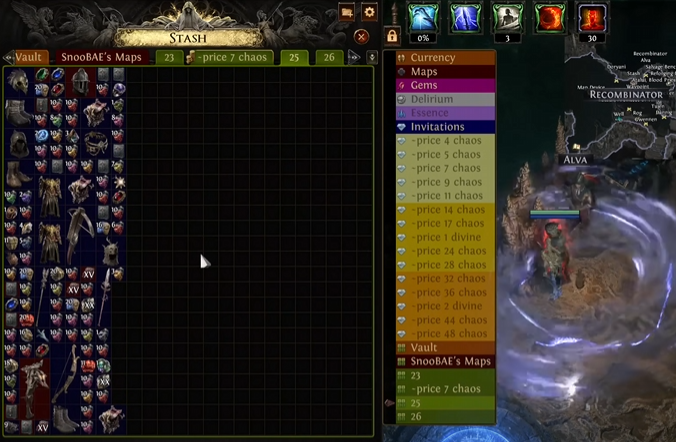This screenshot has width=676, height=442.
Task: Open the stash settings gear
Action: click(x=369, y=12)
